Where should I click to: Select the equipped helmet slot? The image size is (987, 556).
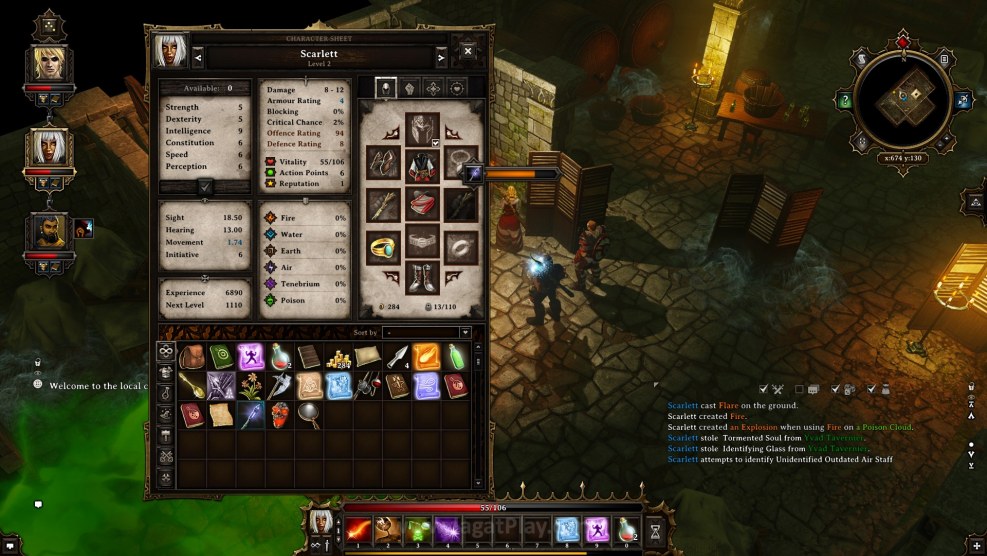(422, 128)
